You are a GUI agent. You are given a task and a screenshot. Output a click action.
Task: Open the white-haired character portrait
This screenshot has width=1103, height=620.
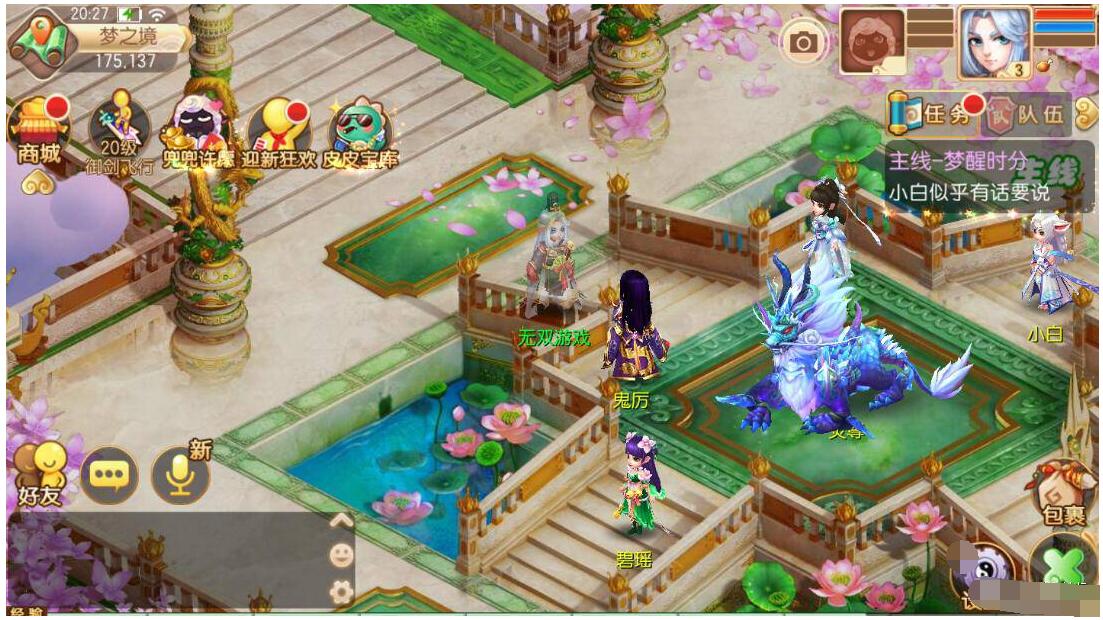coord(994,42)
